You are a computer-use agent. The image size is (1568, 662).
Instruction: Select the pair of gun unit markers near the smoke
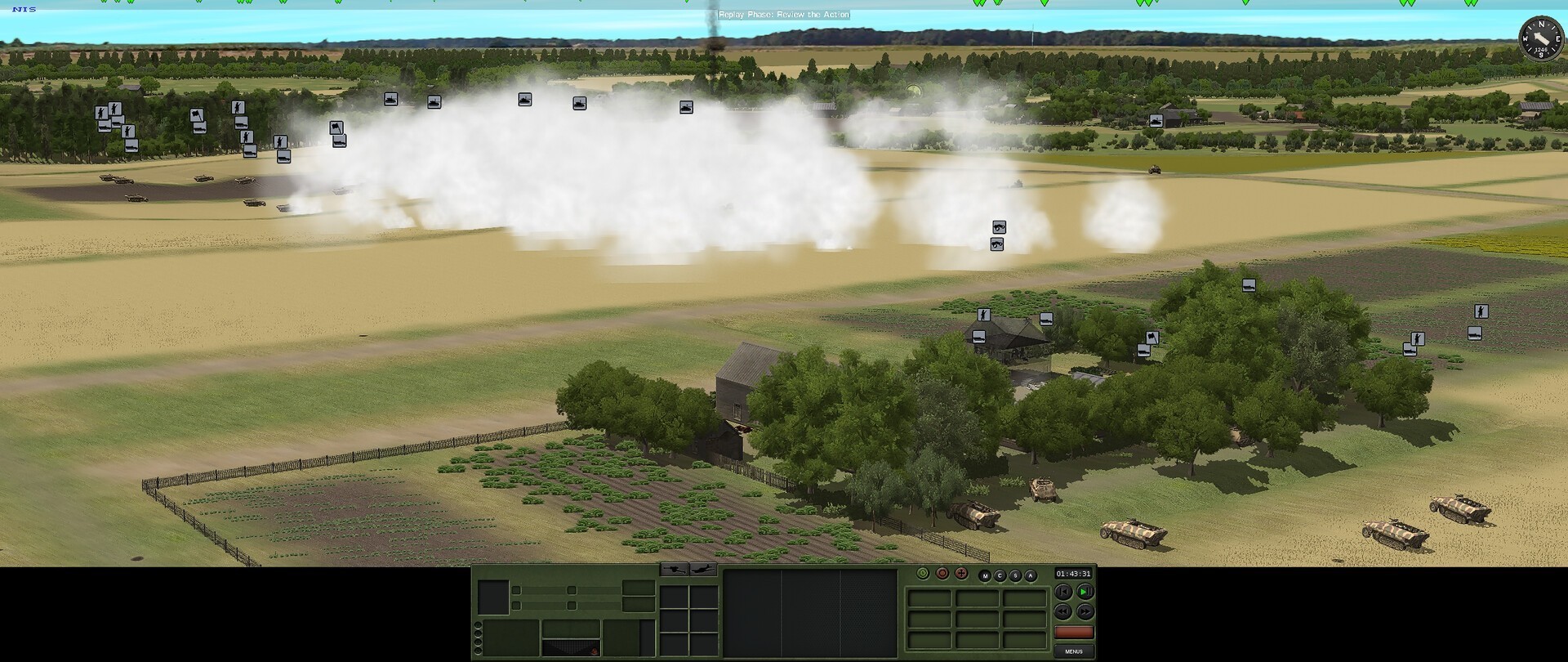(997, 235)
